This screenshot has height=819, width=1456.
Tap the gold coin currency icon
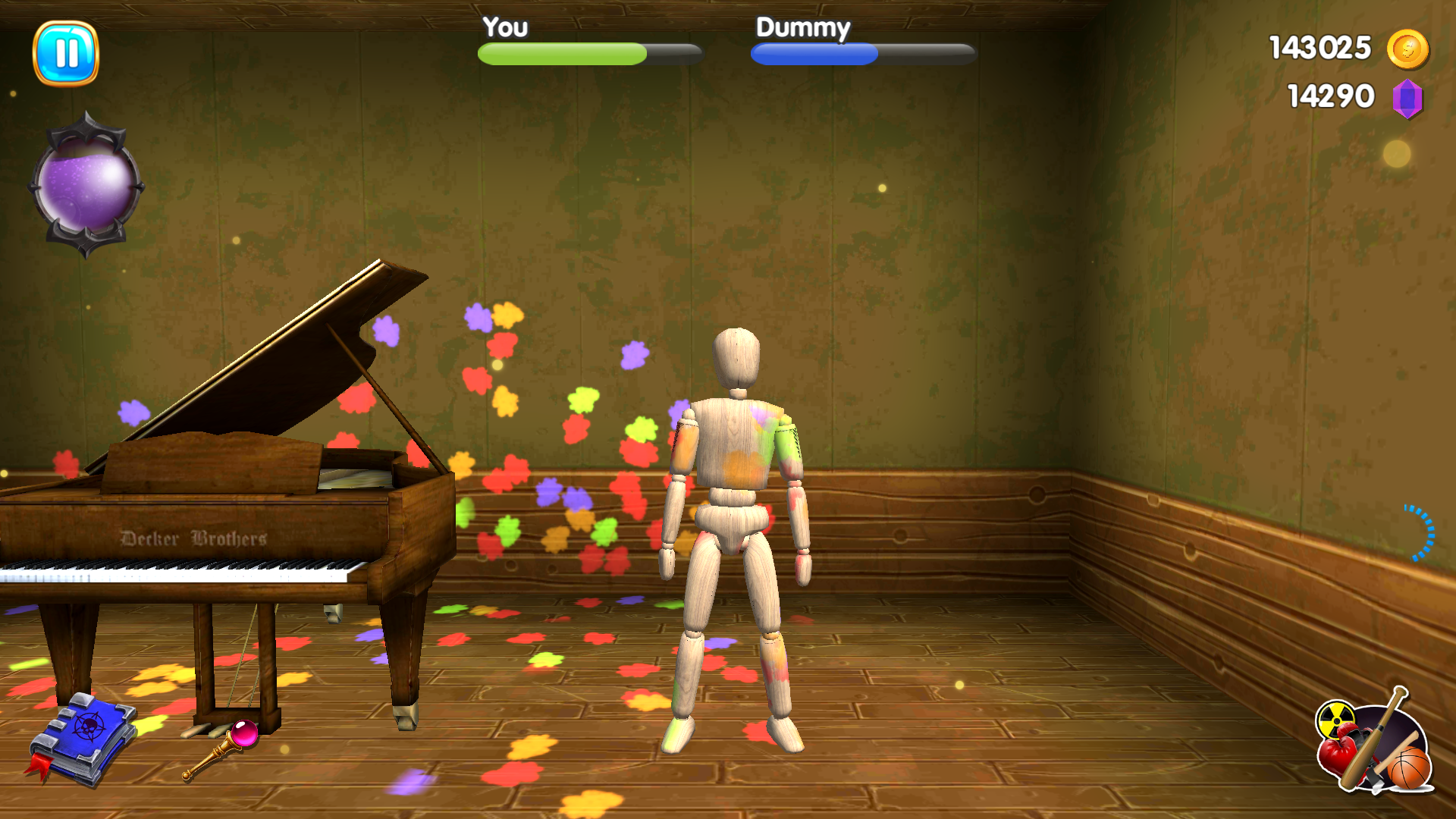click(1410, 49)
